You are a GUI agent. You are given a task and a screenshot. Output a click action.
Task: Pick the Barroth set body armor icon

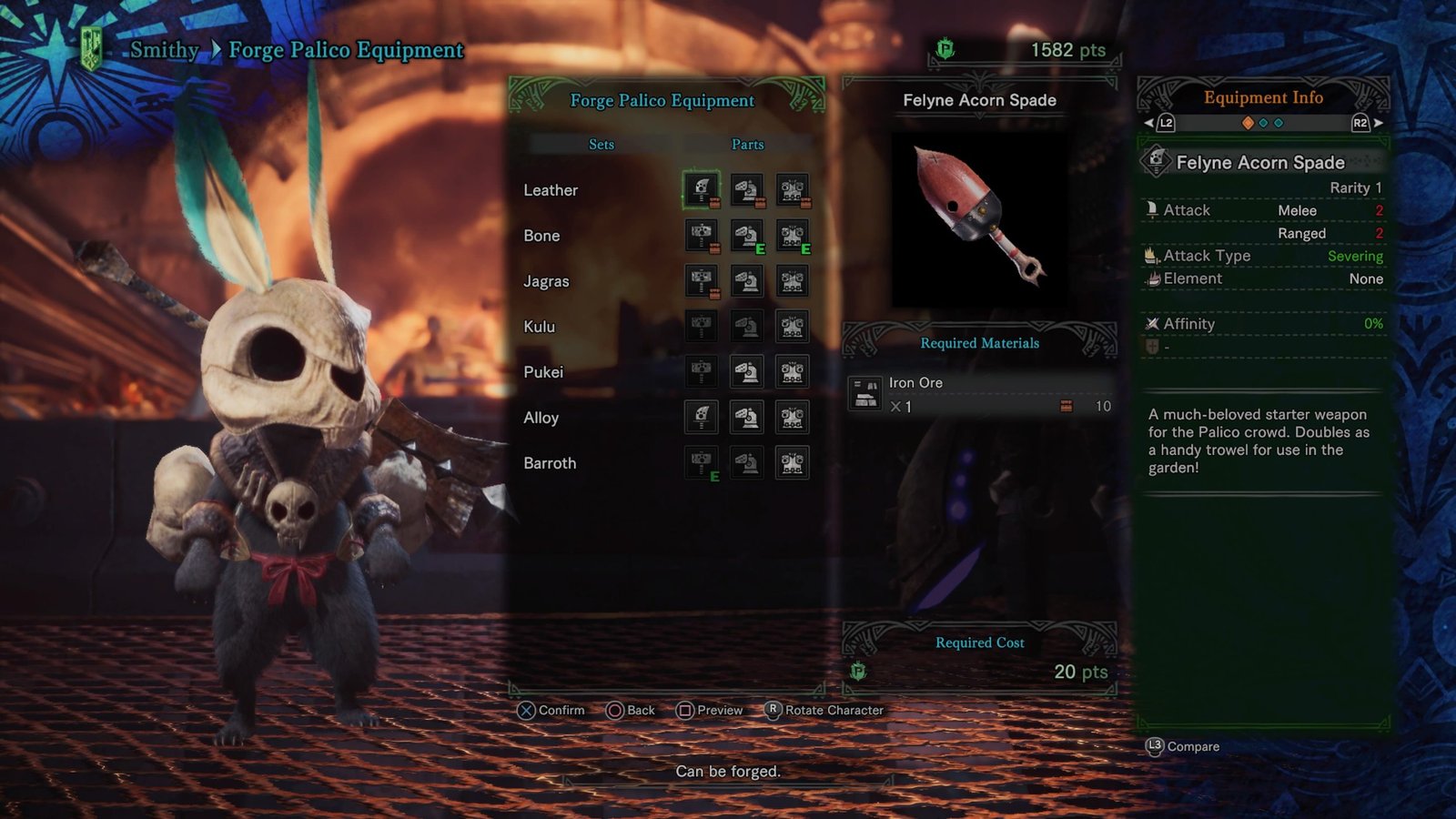793,463
